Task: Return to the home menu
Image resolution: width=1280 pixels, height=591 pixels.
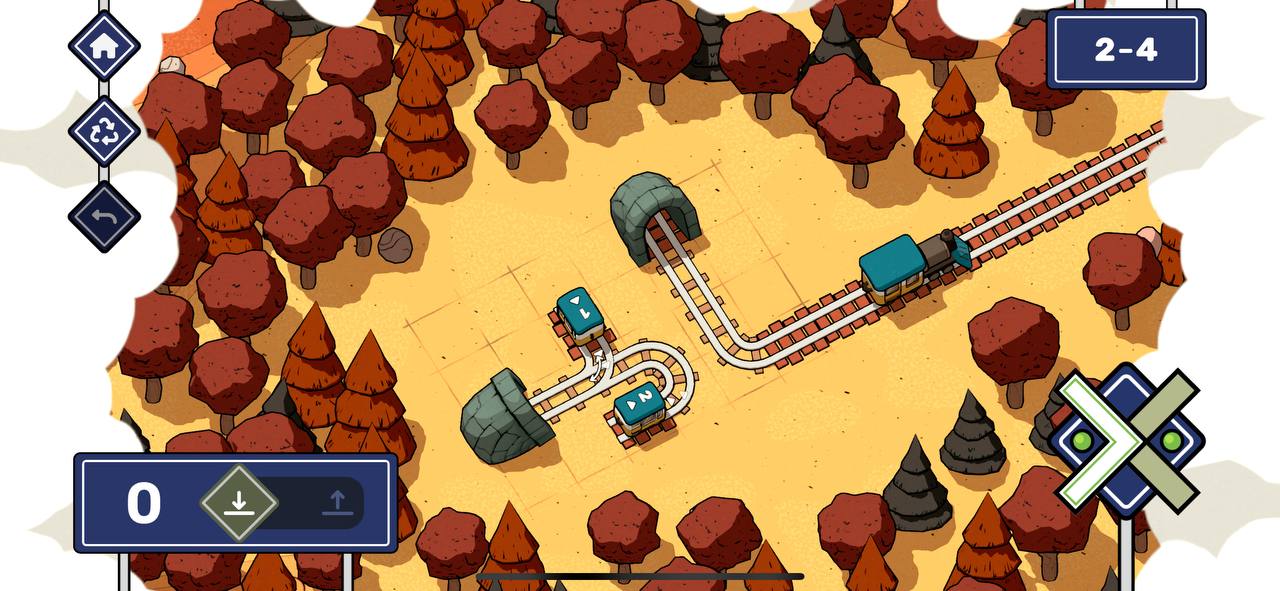Action: tap(104, 46)
